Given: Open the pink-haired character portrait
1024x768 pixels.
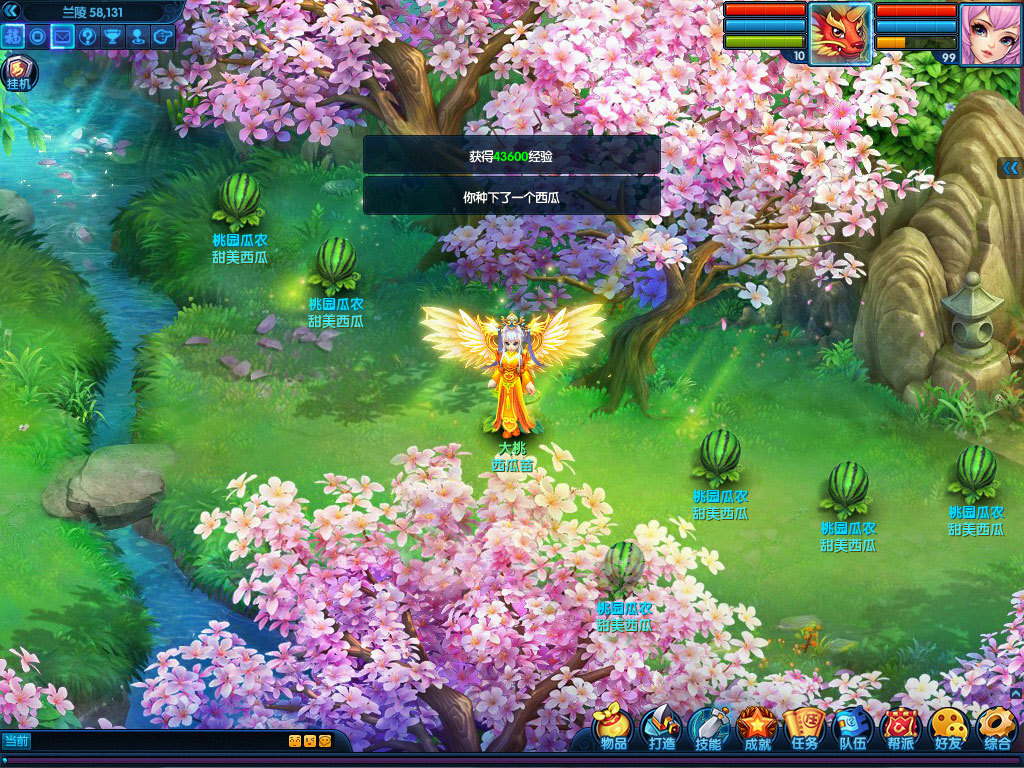Looking at the screenshot, I should [990, 33].
